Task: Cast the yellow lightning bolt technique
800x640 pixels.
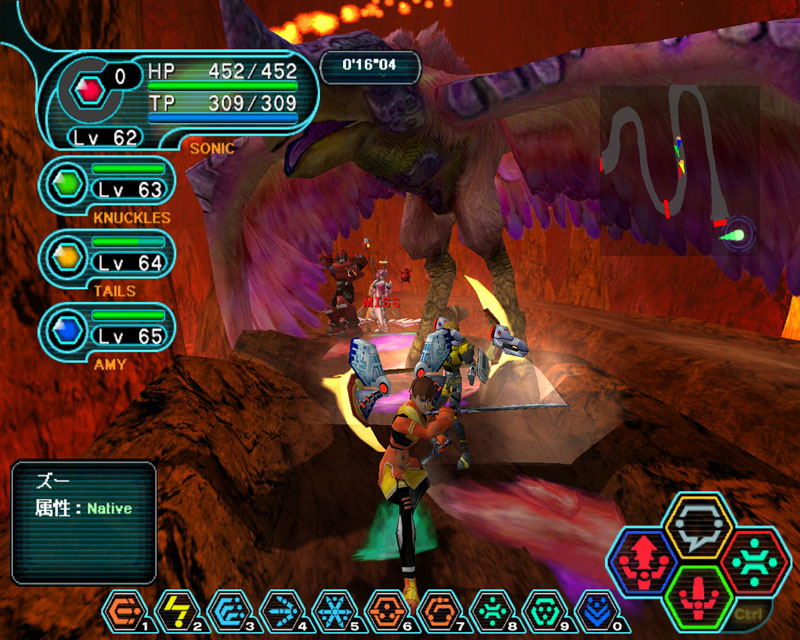Action: coord(176,609)
